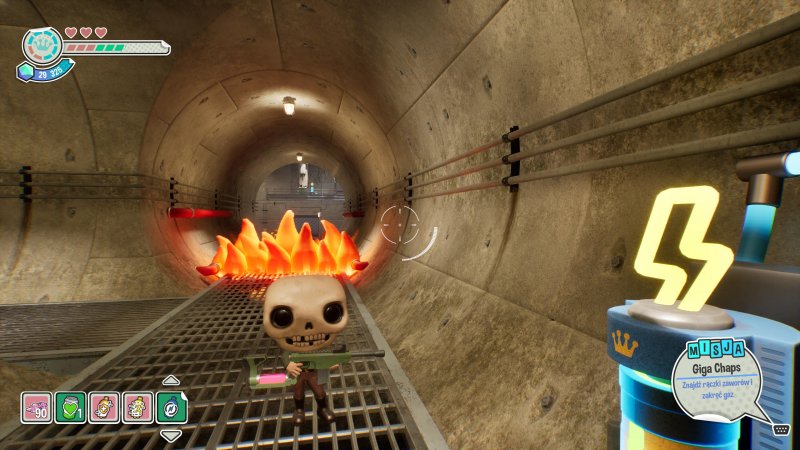
Task: Click the blue gem currency icon
Action: pyautogui.click(x=24, y=72)
